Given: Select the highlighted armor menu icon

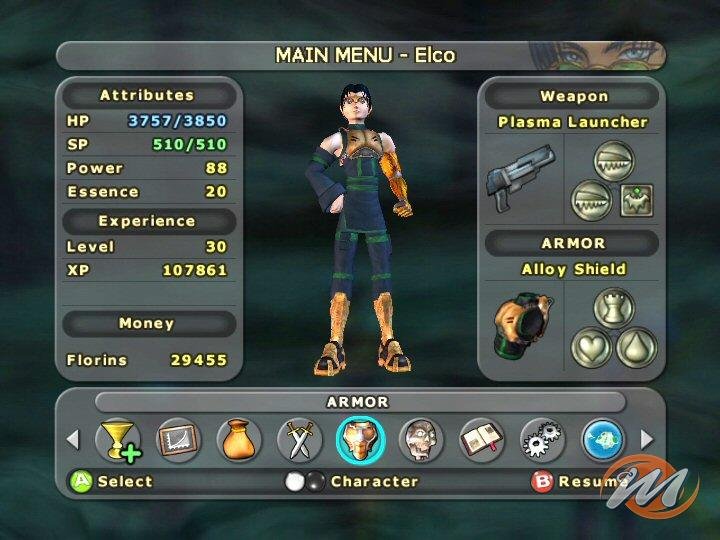Looking at the screenshot, I should [360, 439].
